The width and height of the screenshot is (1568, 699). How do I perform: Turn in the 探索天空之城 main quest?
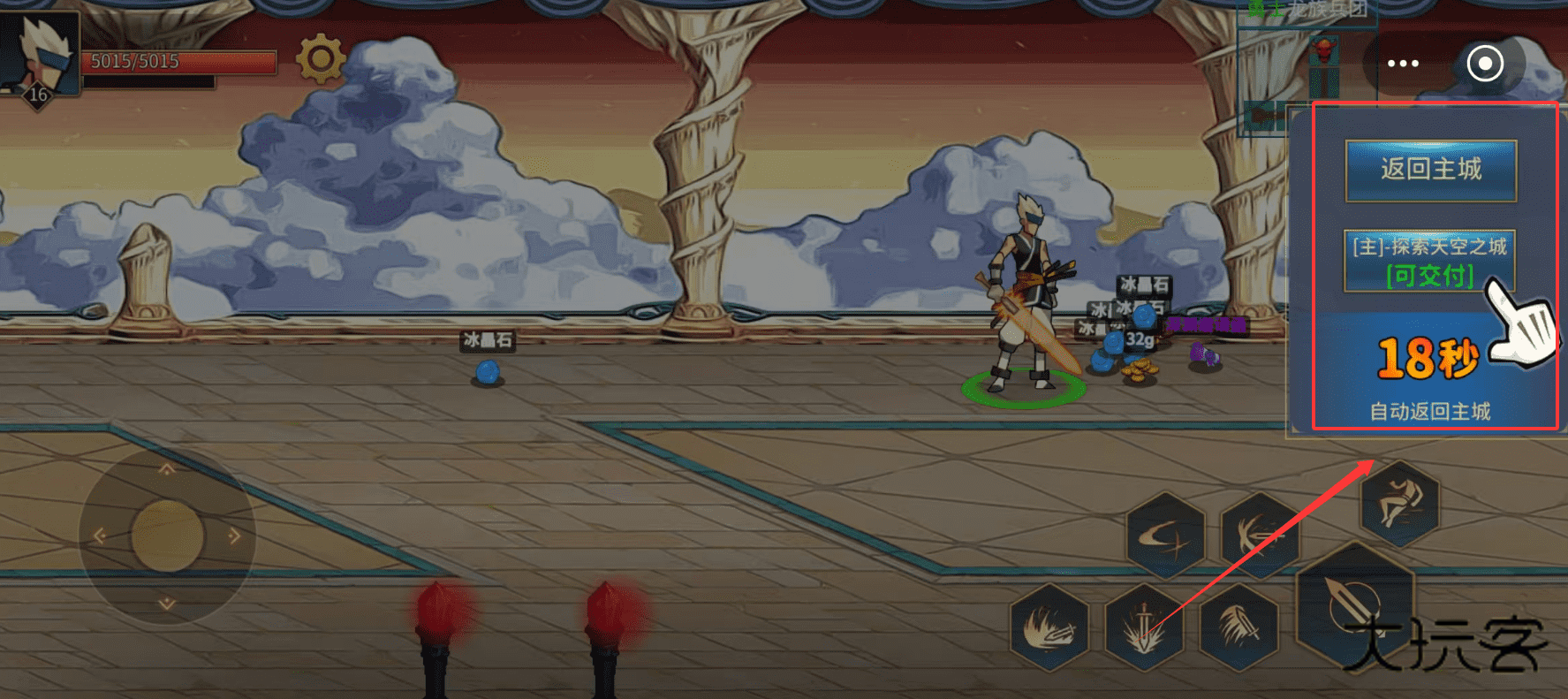1429,261
